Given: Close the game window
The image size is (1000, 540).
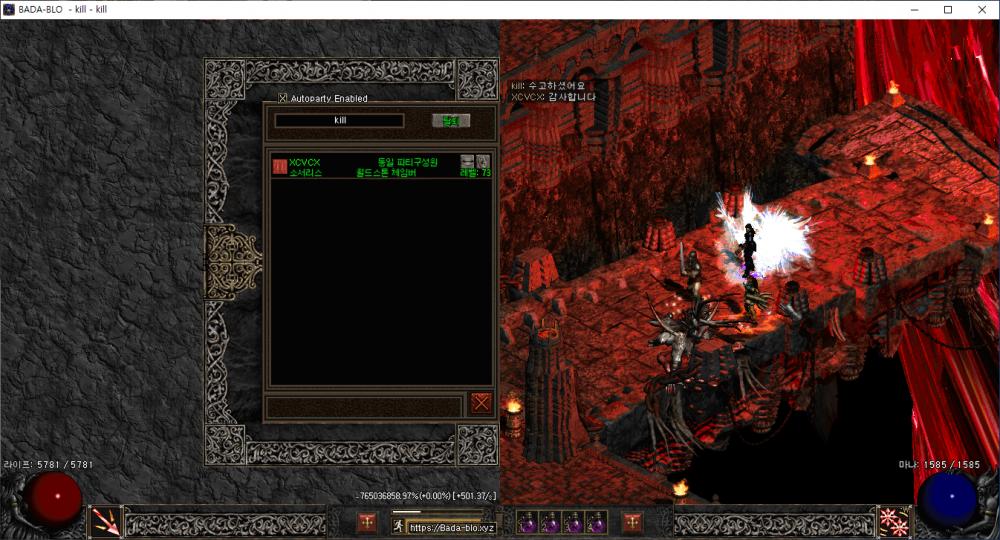Looking at the screenshot, I should [980, 10].
